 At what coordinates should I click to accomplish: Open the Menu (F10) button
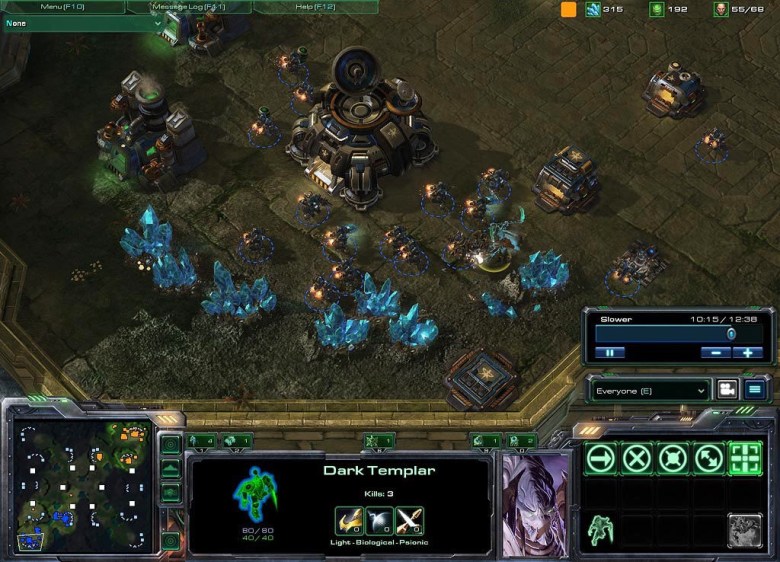pyautogui.click(x=62, y=7)
